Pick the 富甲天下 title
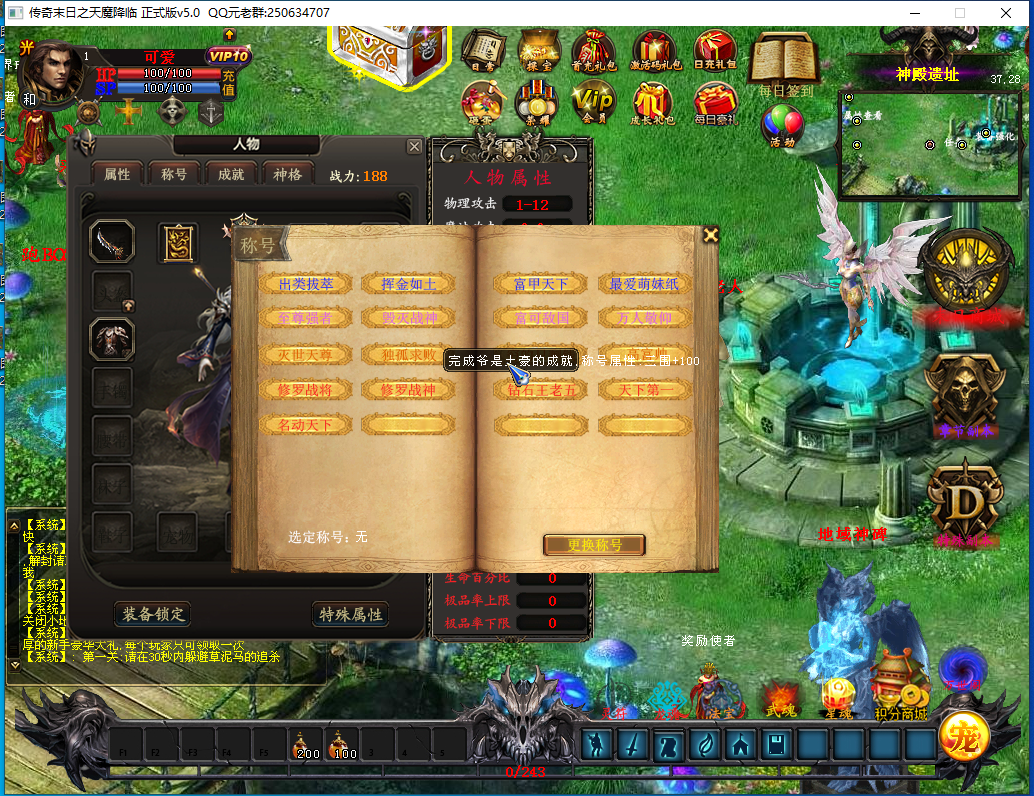The image size is (1034, 796). (x=540, y=284)
